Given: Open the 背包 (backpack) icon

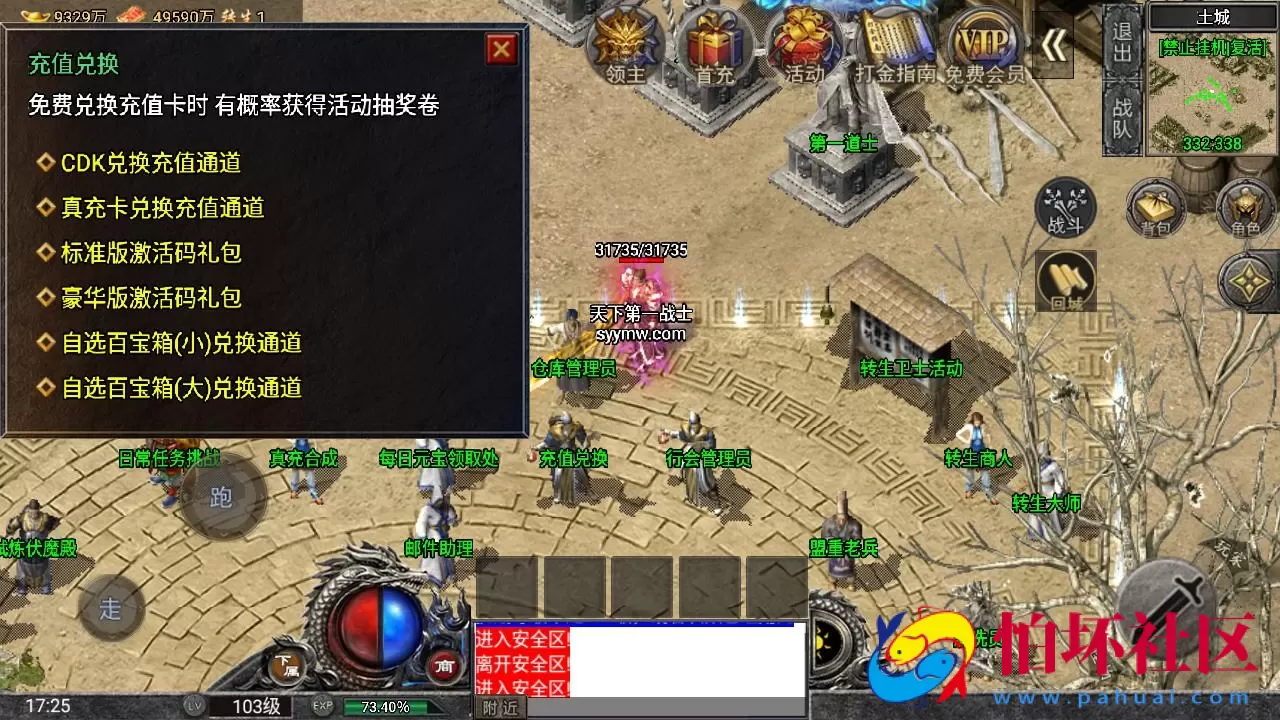Looking at the screenshot, I should (1155, 210).
